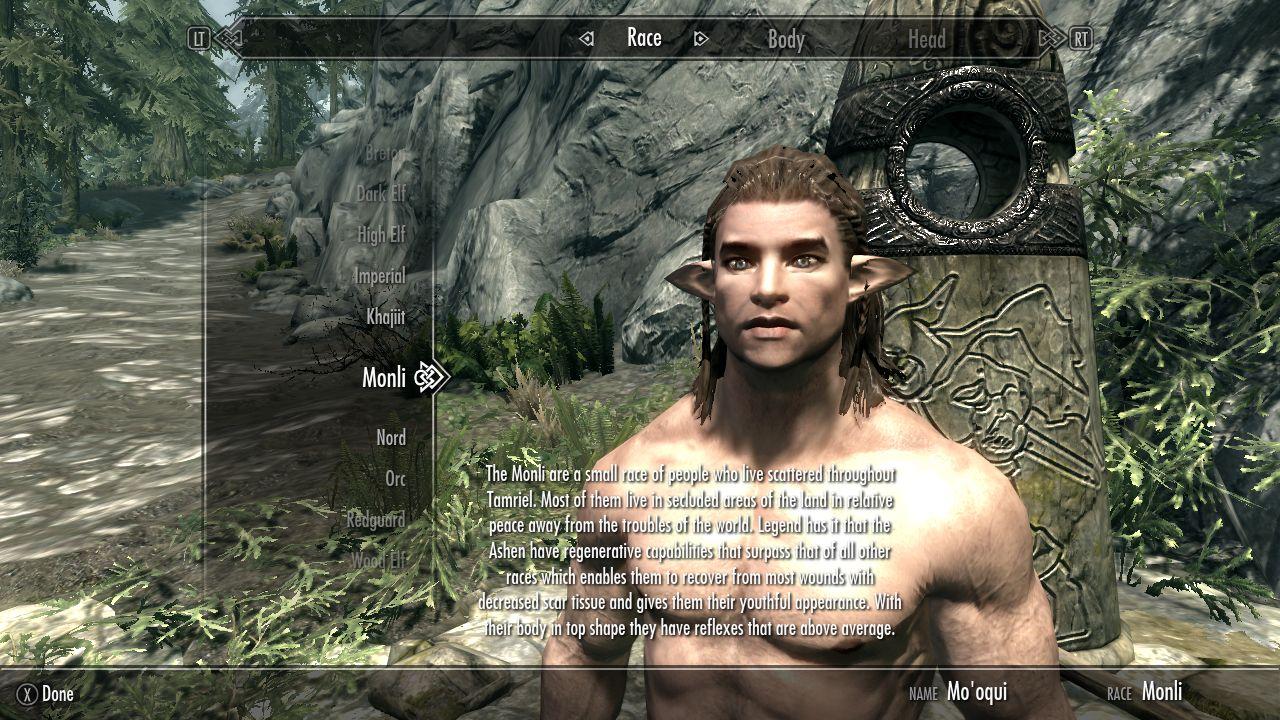1280x720 pixels.
Task: Select the Khajiit race entry
Action: [385, 317]
